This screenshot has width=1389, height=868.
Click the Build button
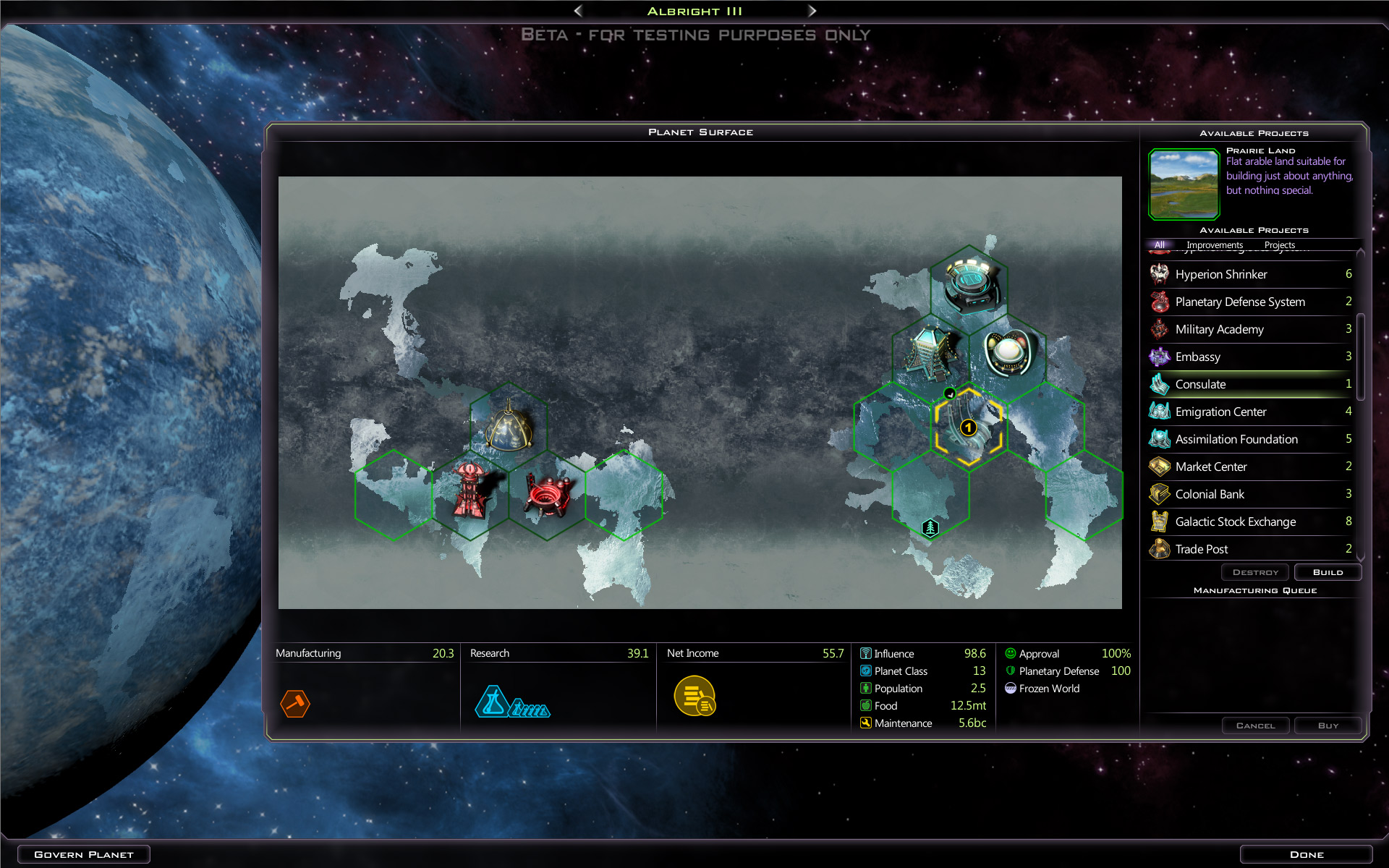[x=1328, y=572]
